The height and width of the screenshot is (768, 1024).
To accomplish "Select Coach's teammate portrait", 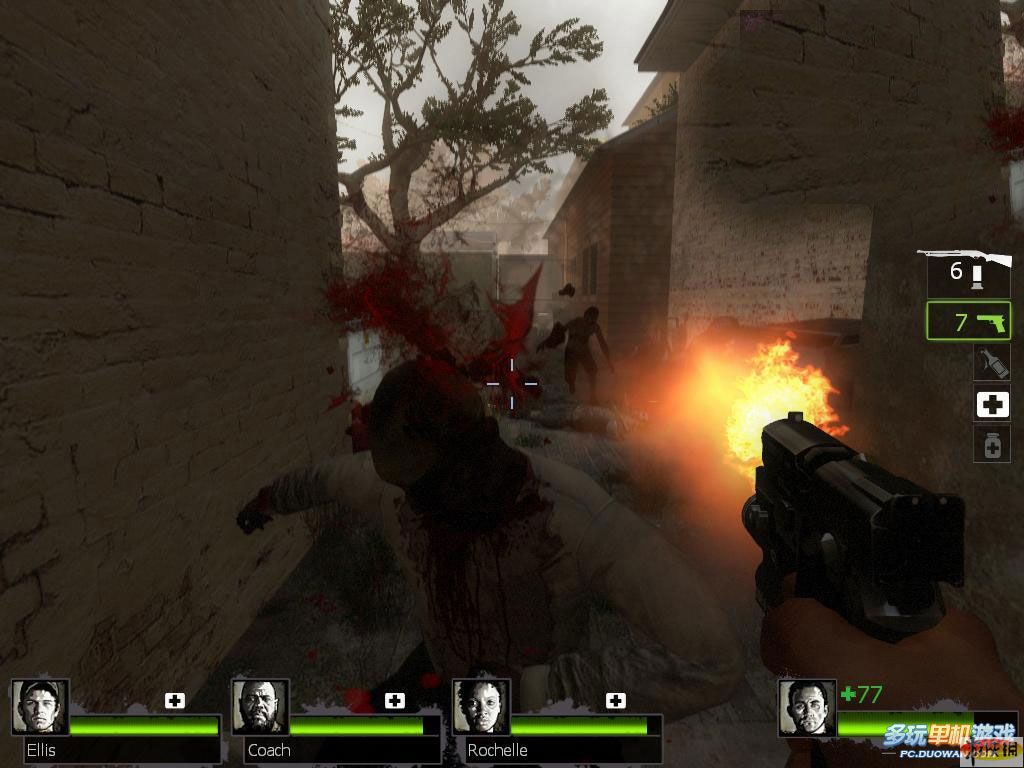I will pos(261,707).
